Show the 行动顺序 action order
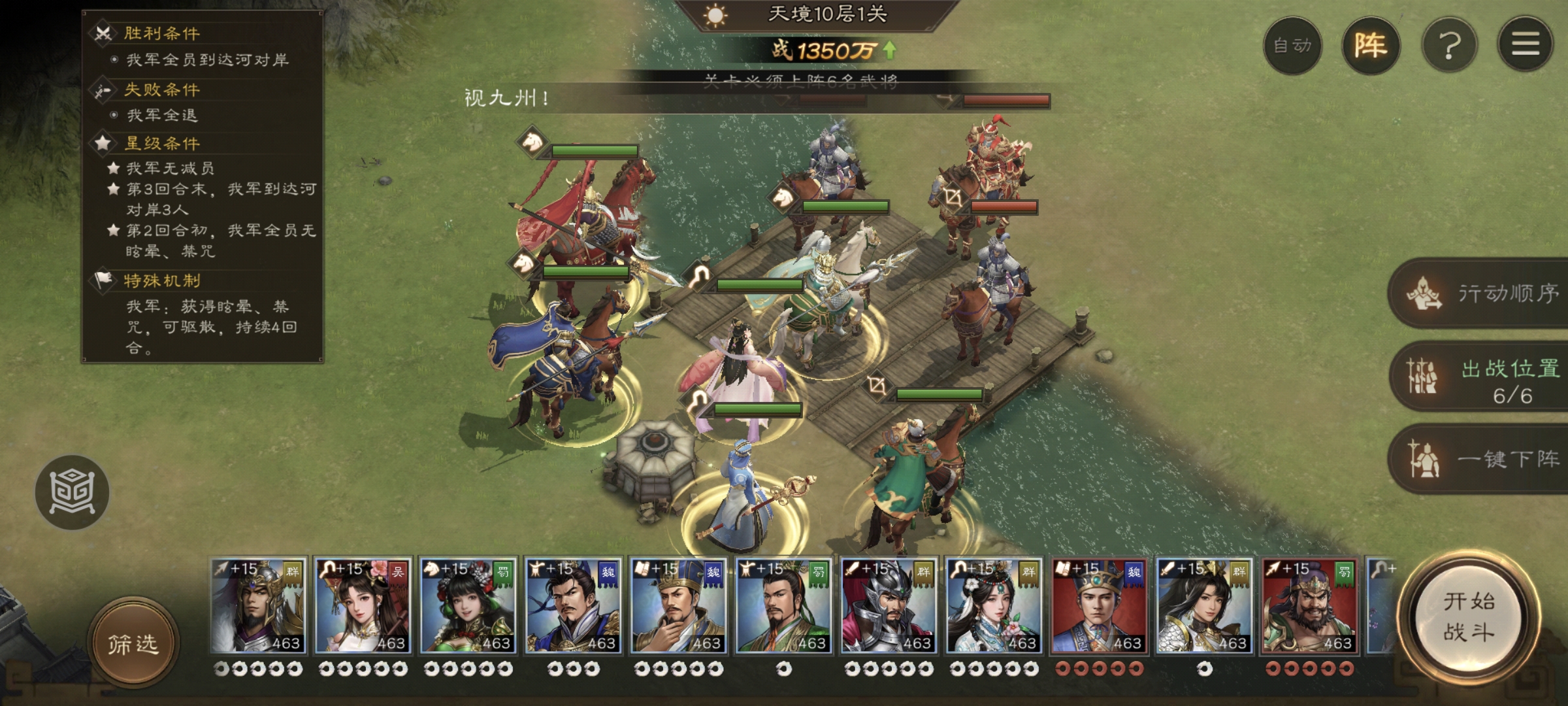This screenshot has width=1568, height=706. (1483, 294)
